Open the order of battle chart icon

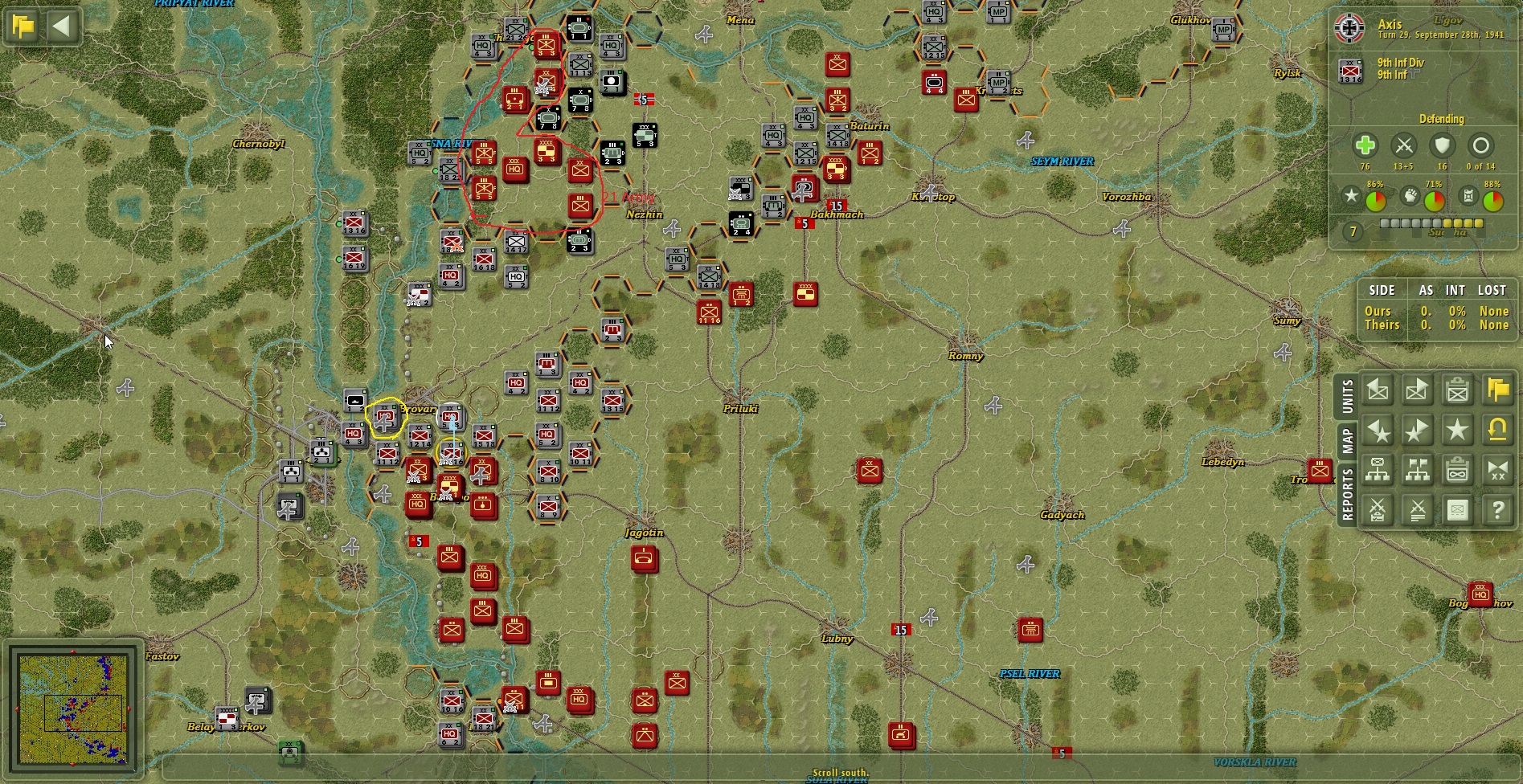pos(1378,470)
